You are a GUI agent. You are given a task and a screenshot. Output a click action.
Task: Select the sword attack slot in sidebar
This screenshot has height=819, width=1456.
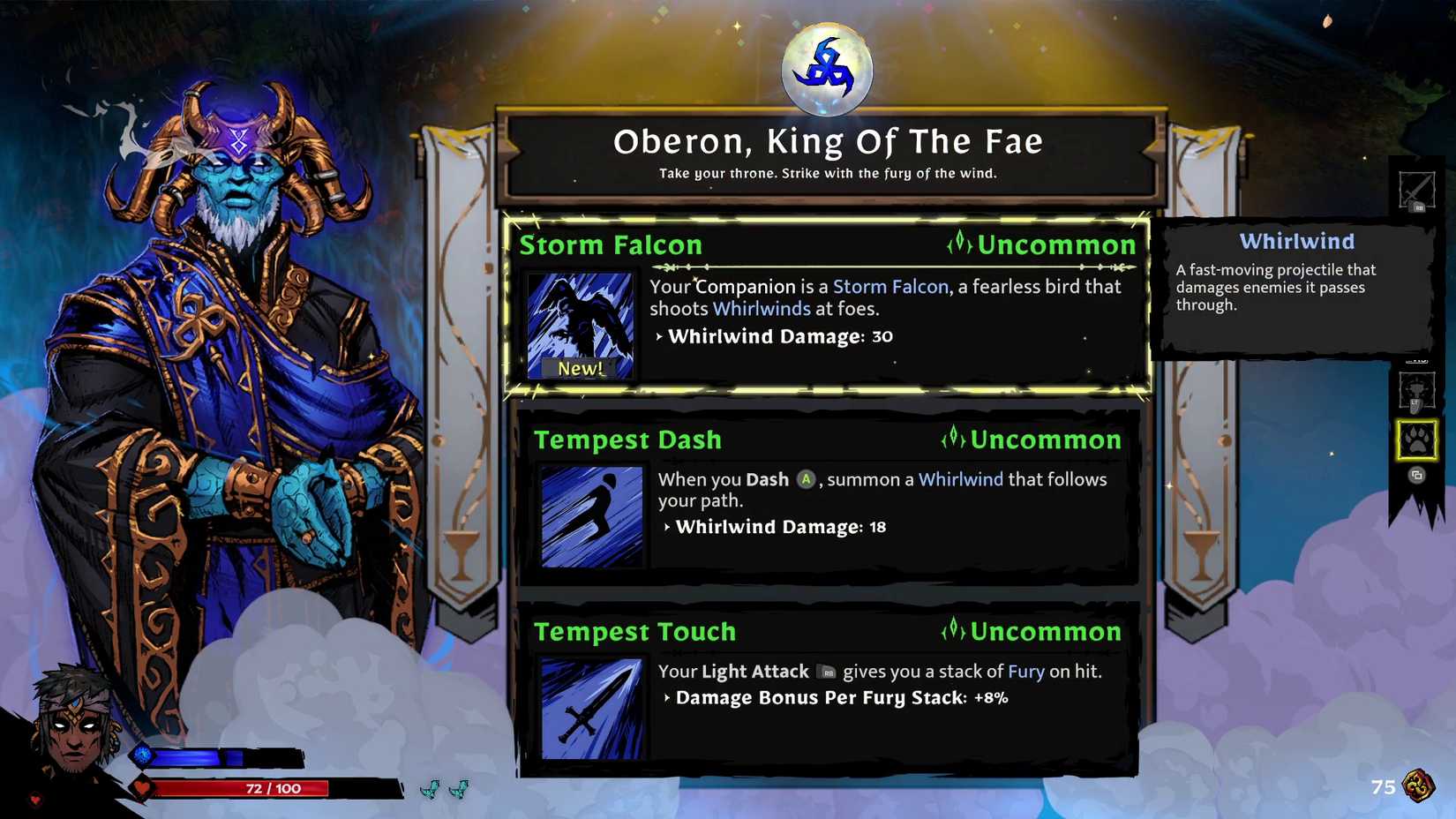tap(1416, 190)
